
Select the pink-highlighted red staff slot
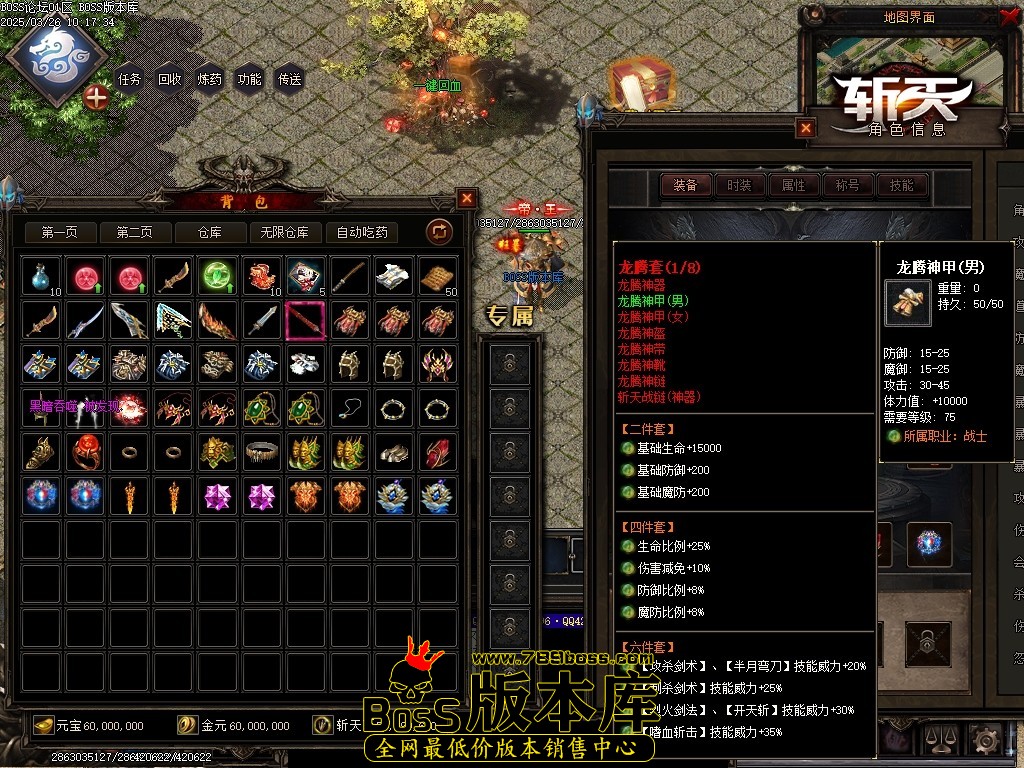coord(306,321)
